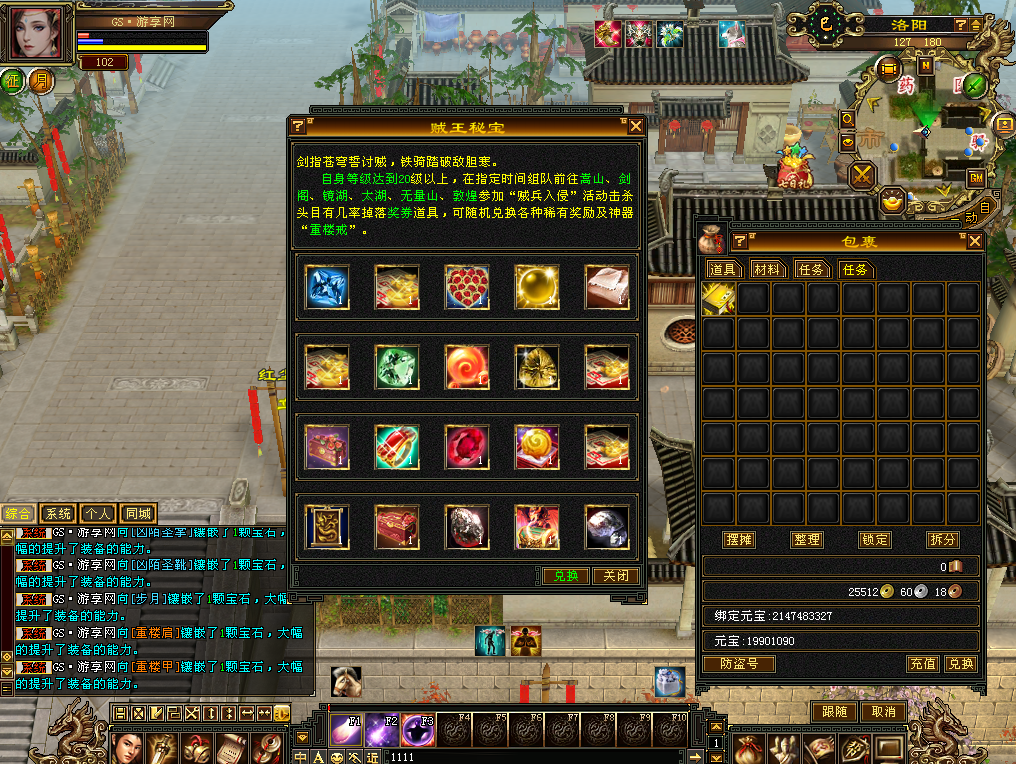Close the 包裹 bag window
The width and height of the screenshot is (1016, 764).
tap(974, 241)
